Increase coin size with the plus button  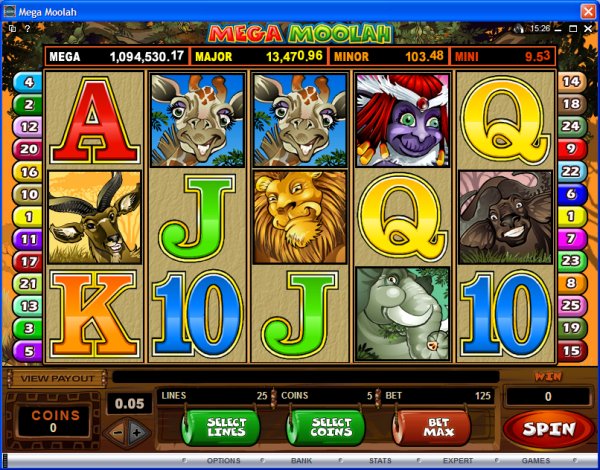[x=137, y=431]
